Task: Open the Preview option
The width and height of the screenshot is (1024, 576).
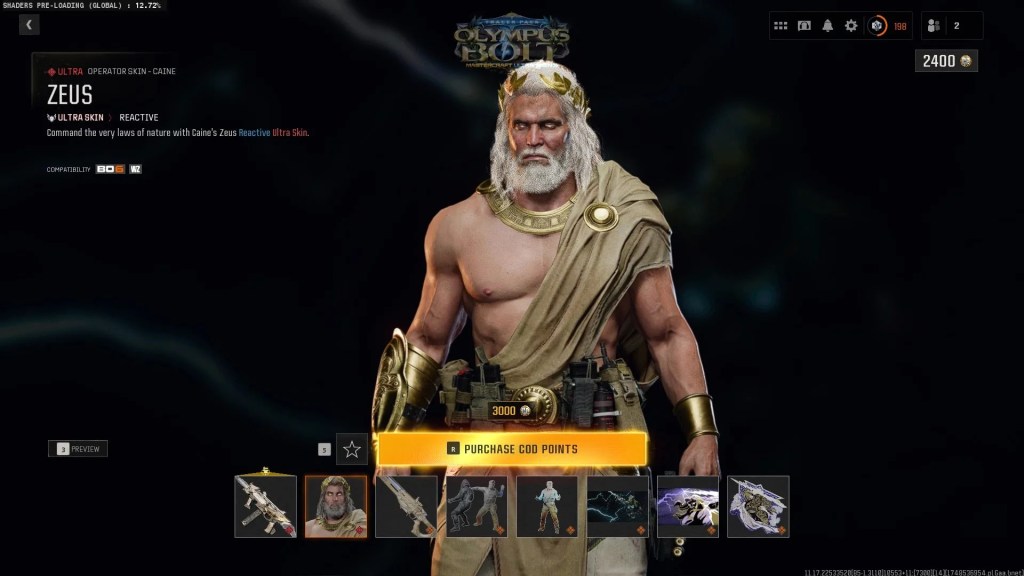Action: click(78, 449)
